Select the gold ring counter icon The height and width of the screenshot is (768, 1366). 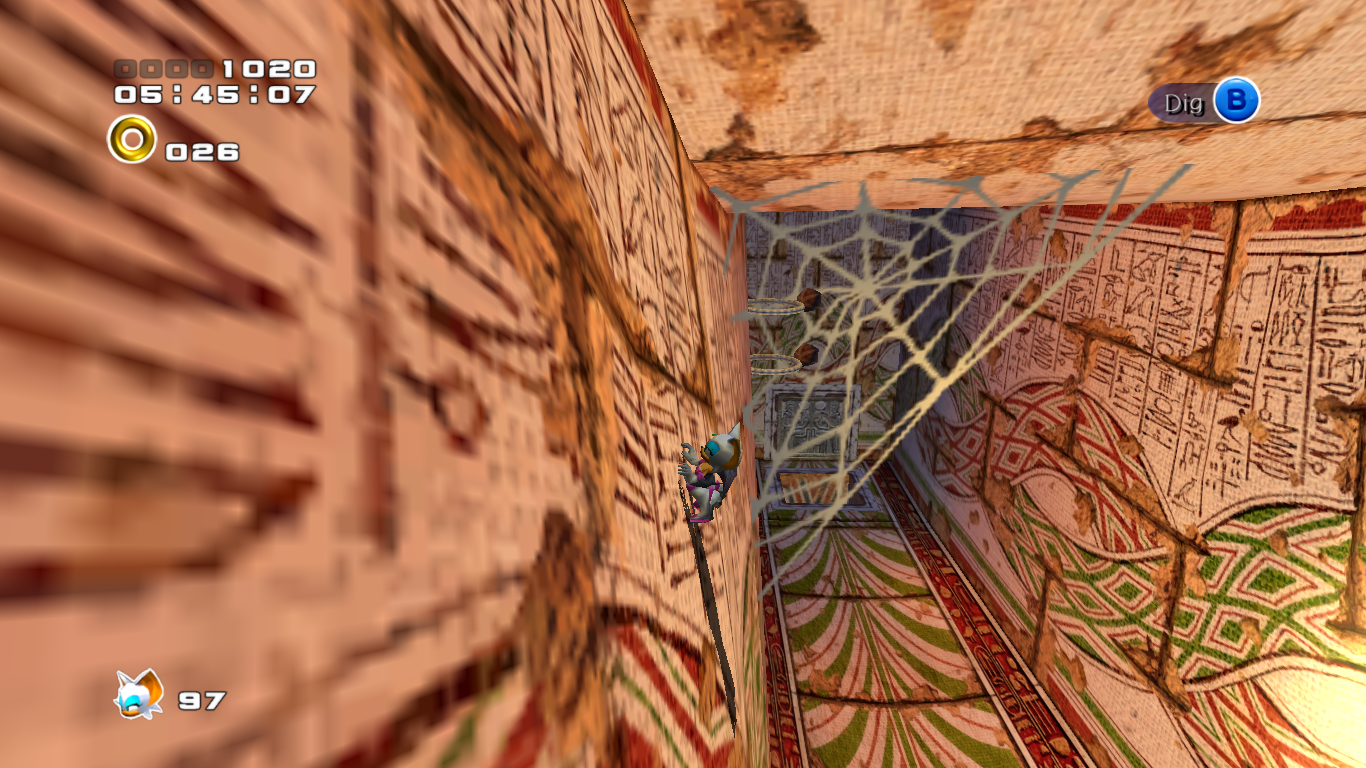pyautogui.click(x=130, y=138)
